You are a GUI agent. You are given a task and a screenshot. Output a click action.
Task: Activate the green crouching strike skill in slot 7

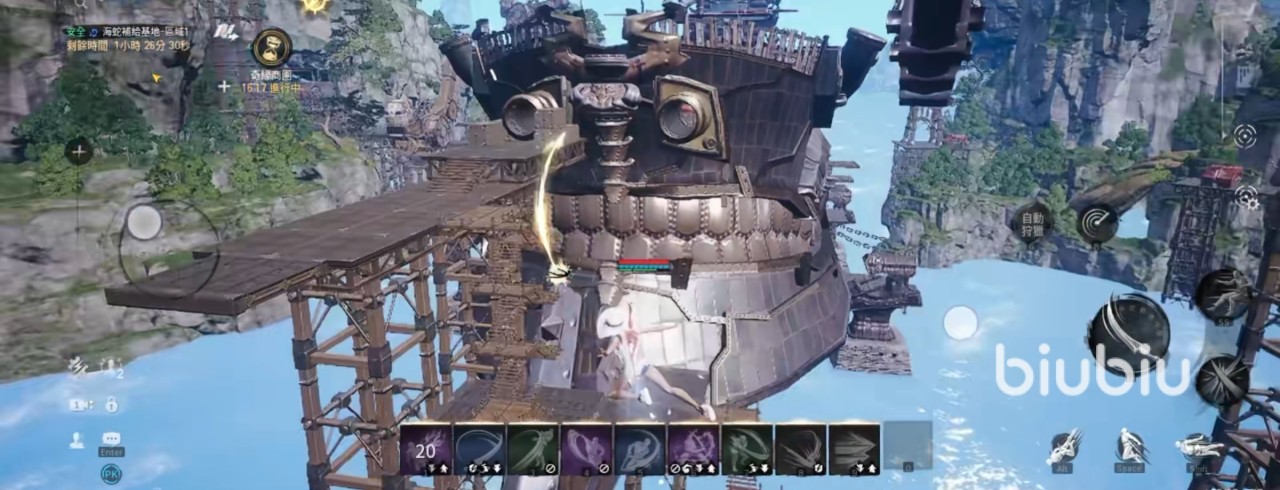(747, 448)
